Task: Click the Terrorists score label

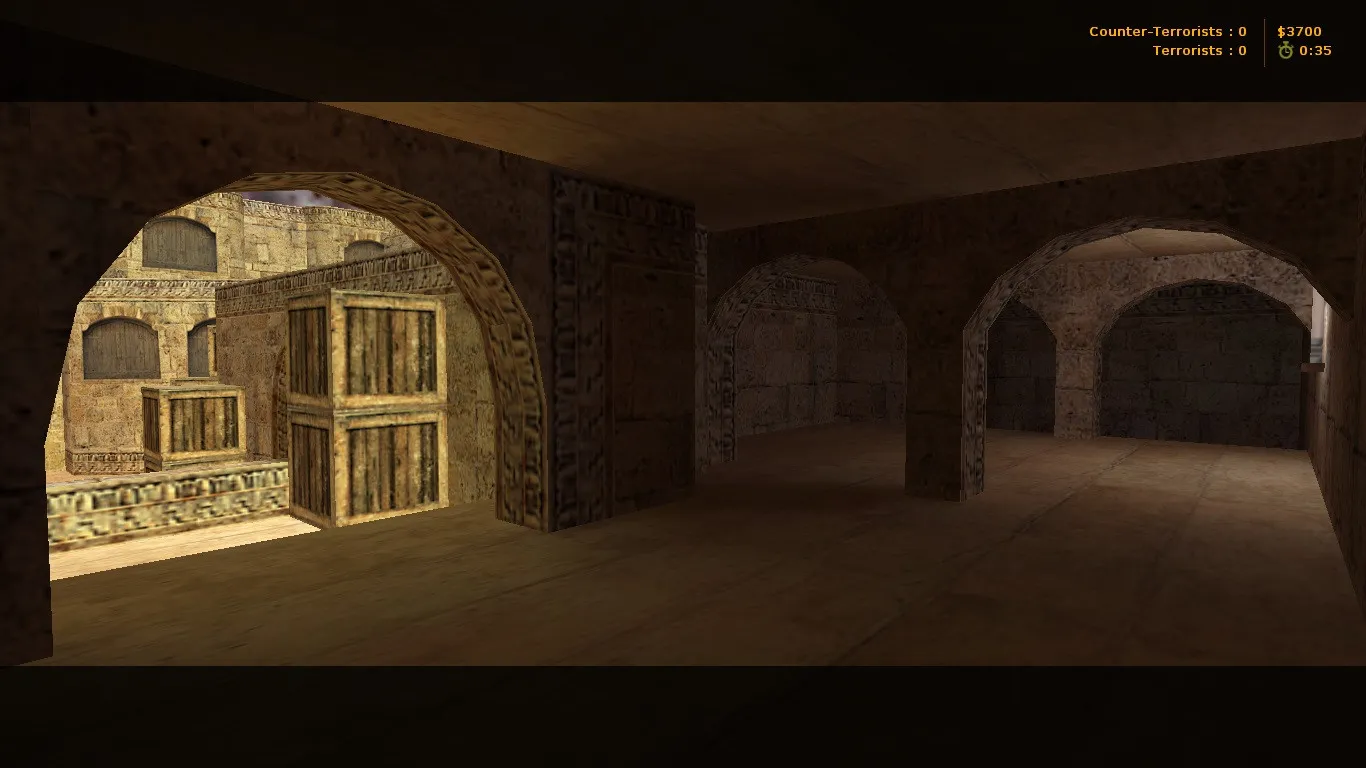Action: pyautogui.click(x=1188, y=51)
